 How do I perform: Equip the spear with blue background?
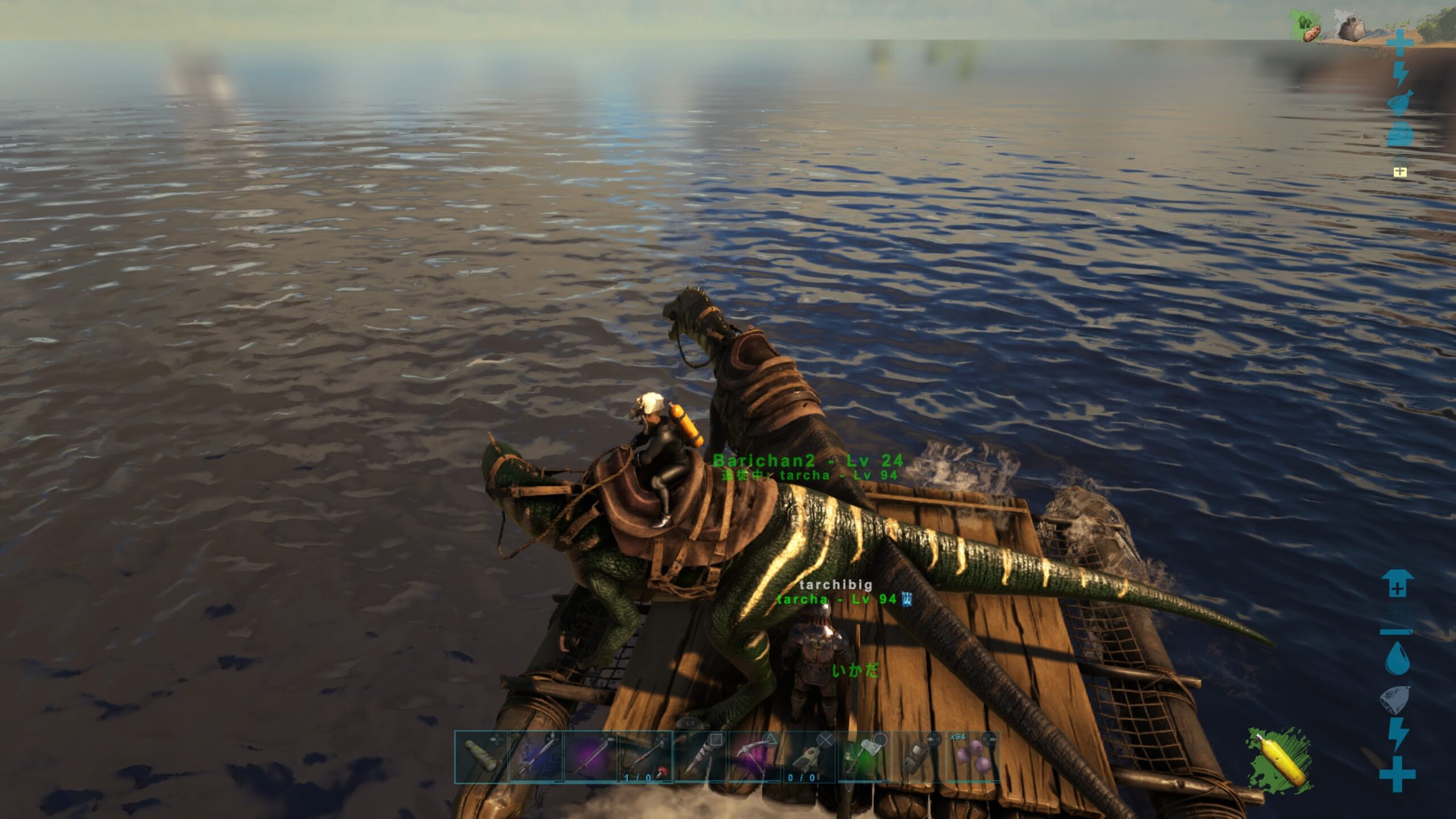point(536,757)
